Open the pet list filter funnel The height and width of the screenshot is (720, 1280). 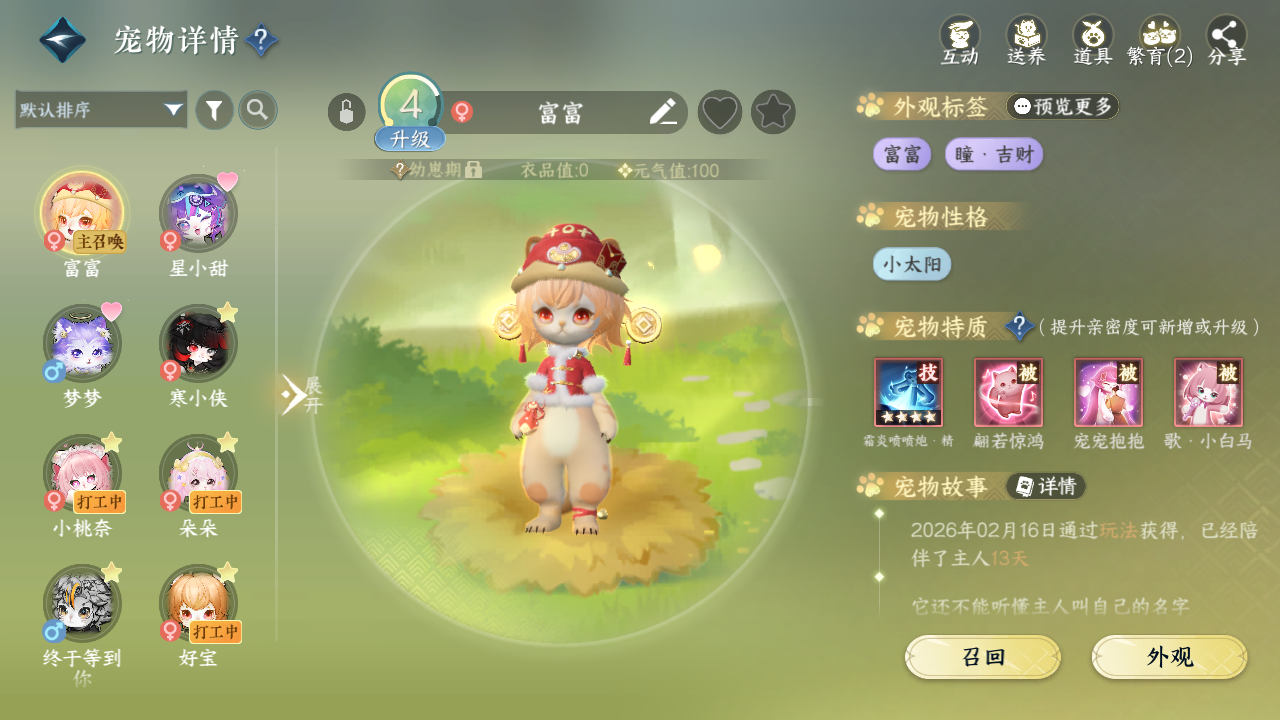(x=214, y=110)
